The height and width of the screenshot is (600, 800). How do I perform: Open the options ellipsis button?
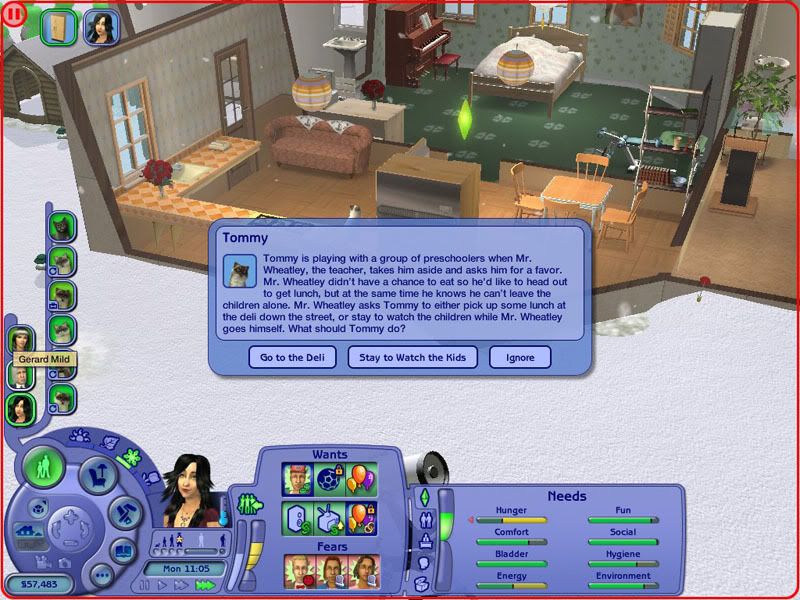coord(101,577)
